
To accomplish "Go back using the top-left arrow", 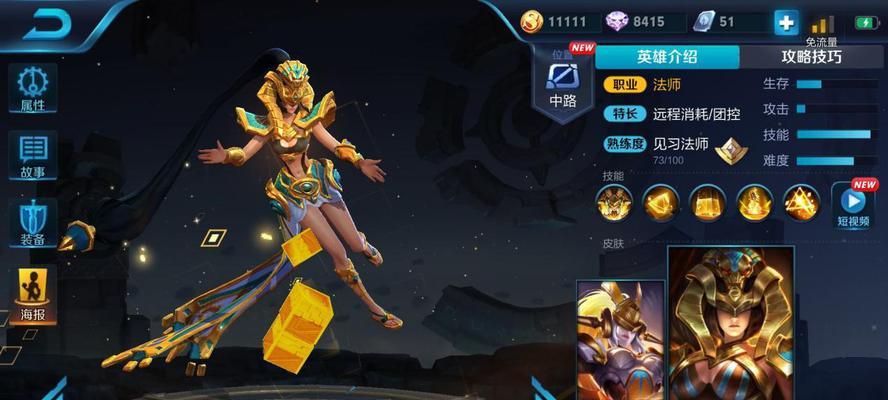I will 48,24.
